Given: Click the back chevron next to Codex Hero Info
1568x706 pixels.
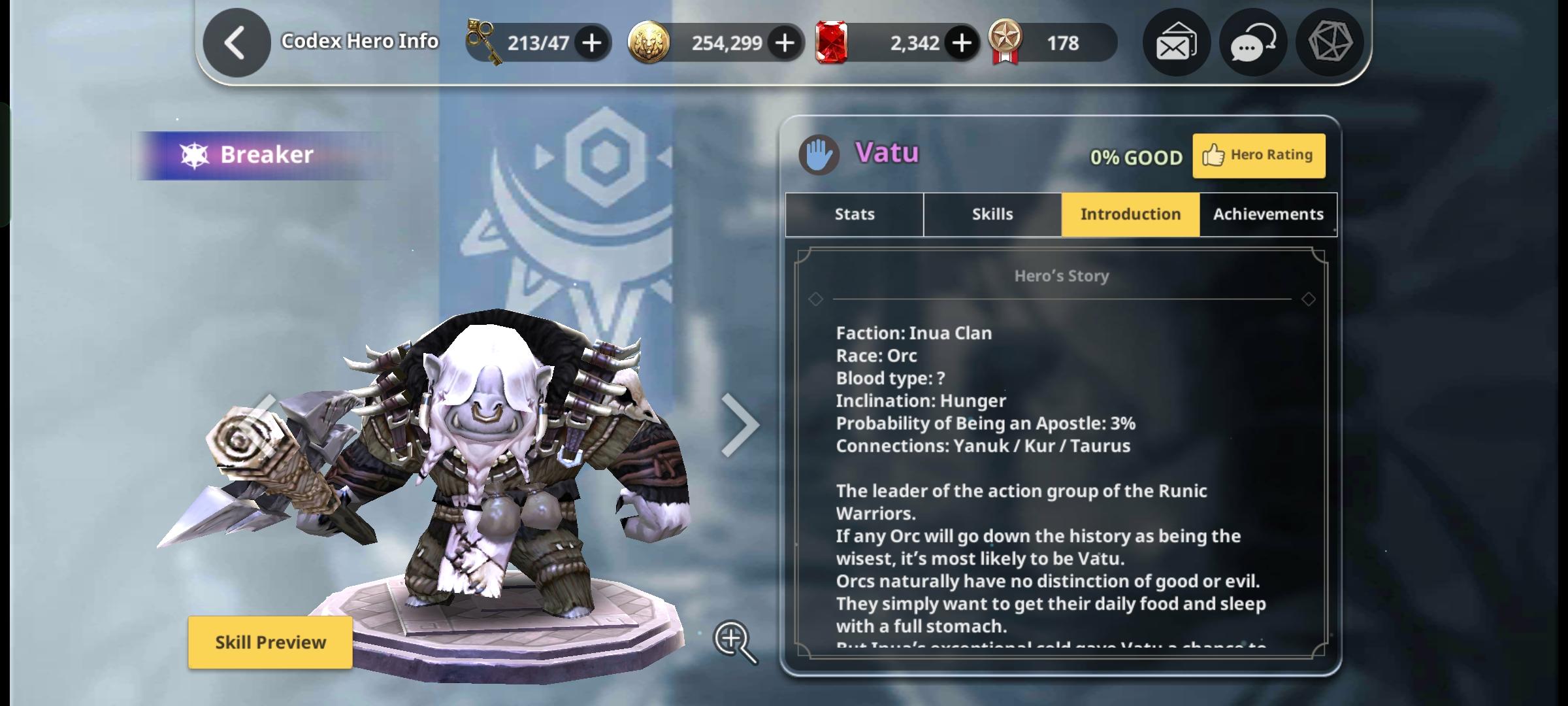Looking at the screenshot, I should pos(236,41).
